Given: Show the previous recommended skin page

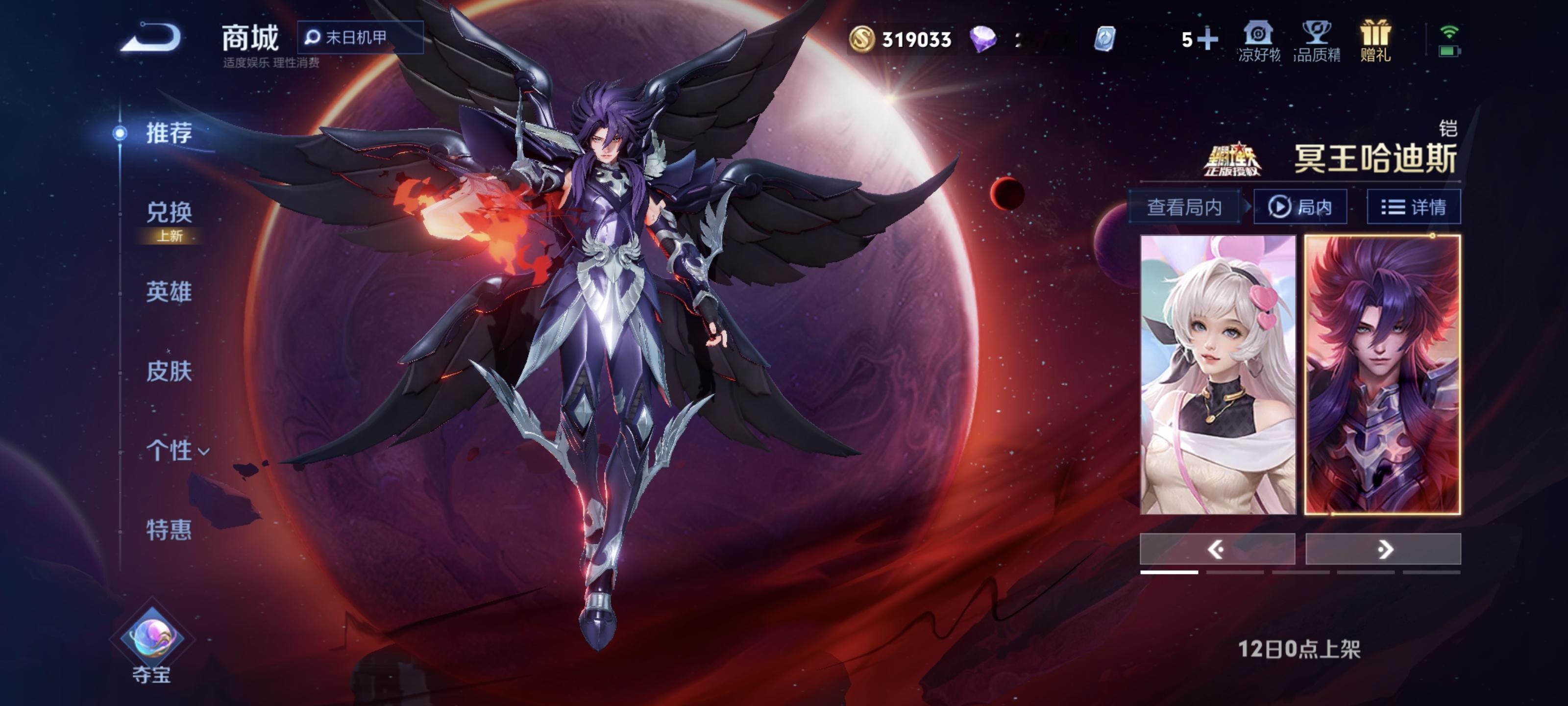Looking at the screenshot, I should click(x=1217, y=550).
